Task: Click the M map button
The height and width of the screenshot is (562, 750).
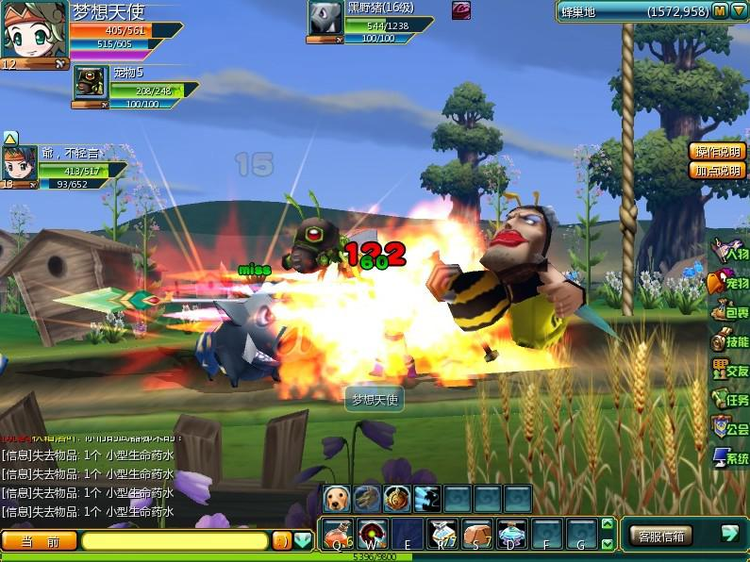Action: pyautogui.click(x=720, y=11)
